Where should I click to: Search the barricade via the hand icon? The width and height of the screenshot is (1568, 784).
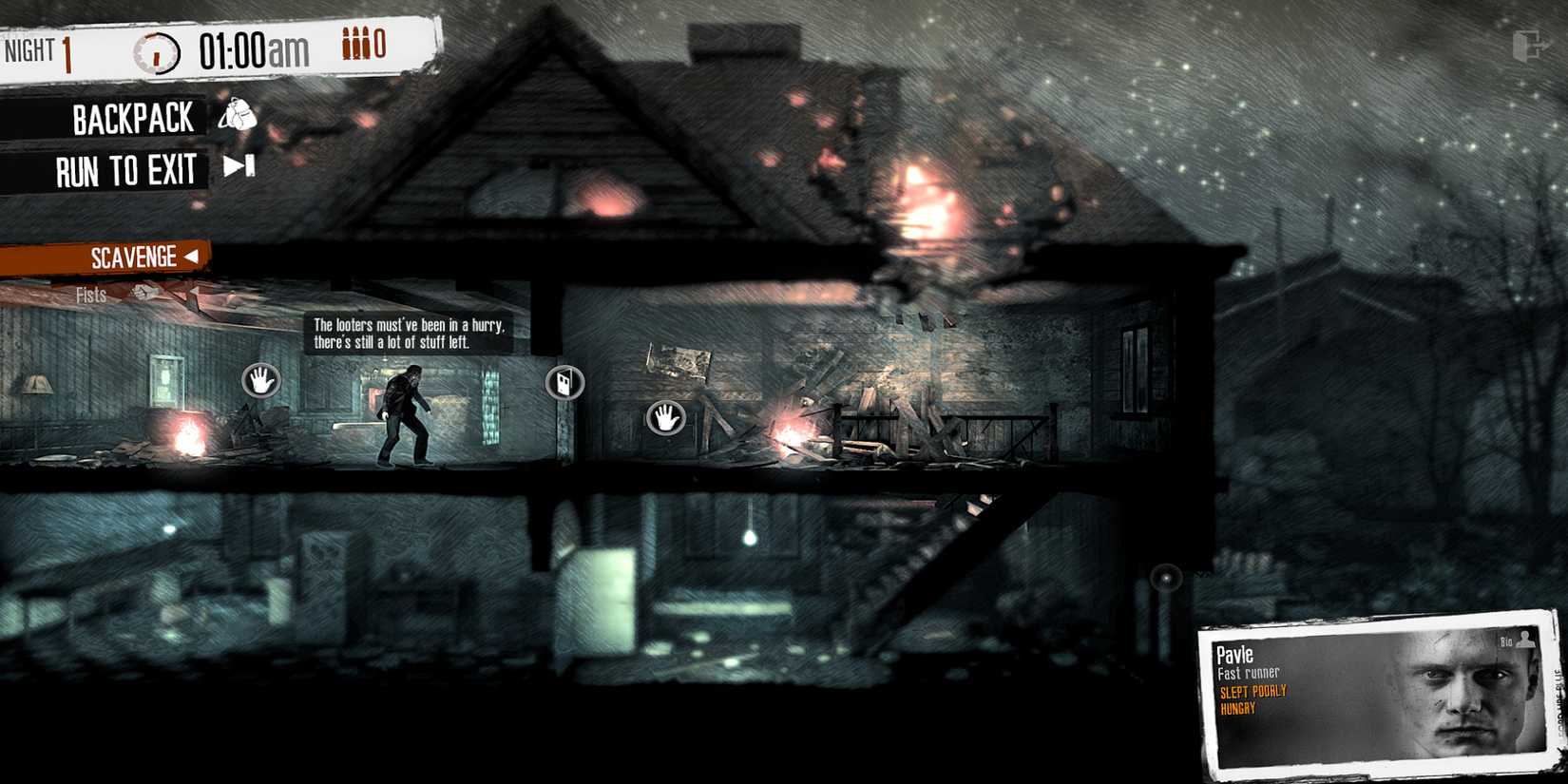[663, 418]
